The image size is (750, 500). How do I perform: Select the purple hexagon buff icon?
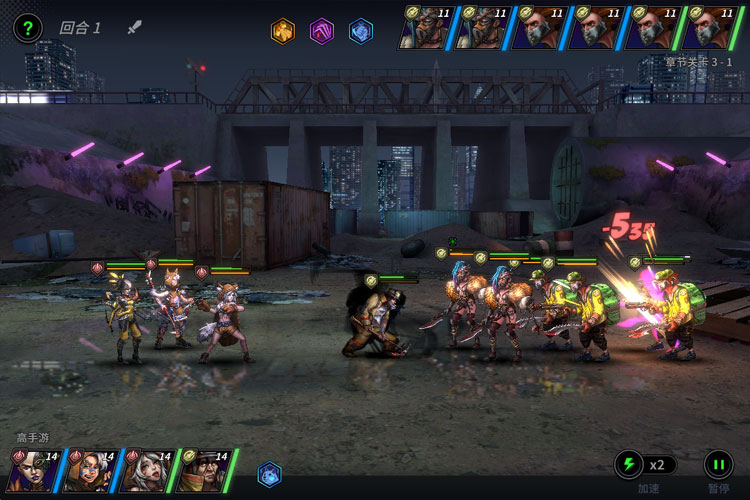[x=321, y=31]
